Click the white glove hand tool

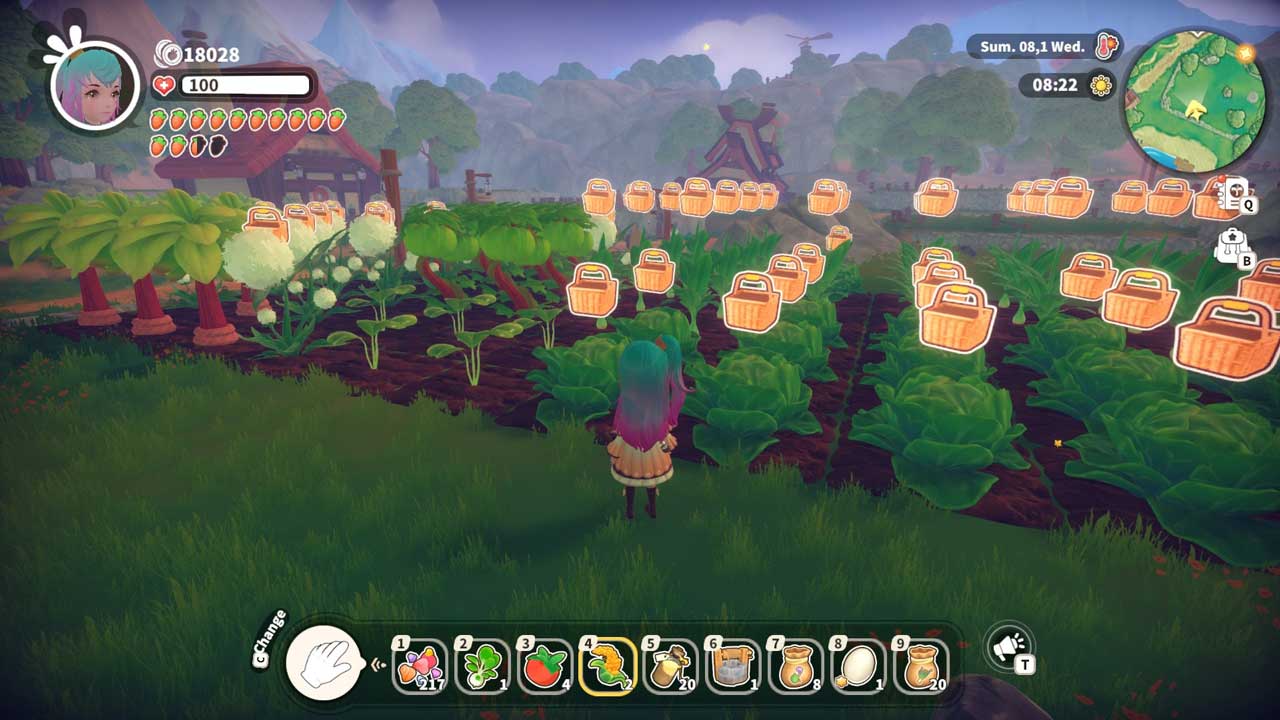point(324,662)
